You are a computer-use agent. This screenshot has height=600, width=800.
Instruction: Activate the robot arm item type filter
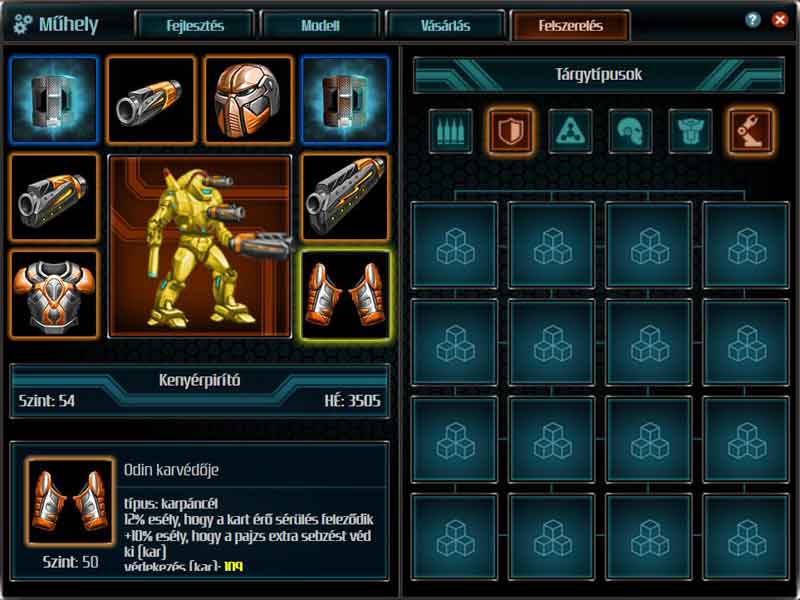(x=750, y=131)
